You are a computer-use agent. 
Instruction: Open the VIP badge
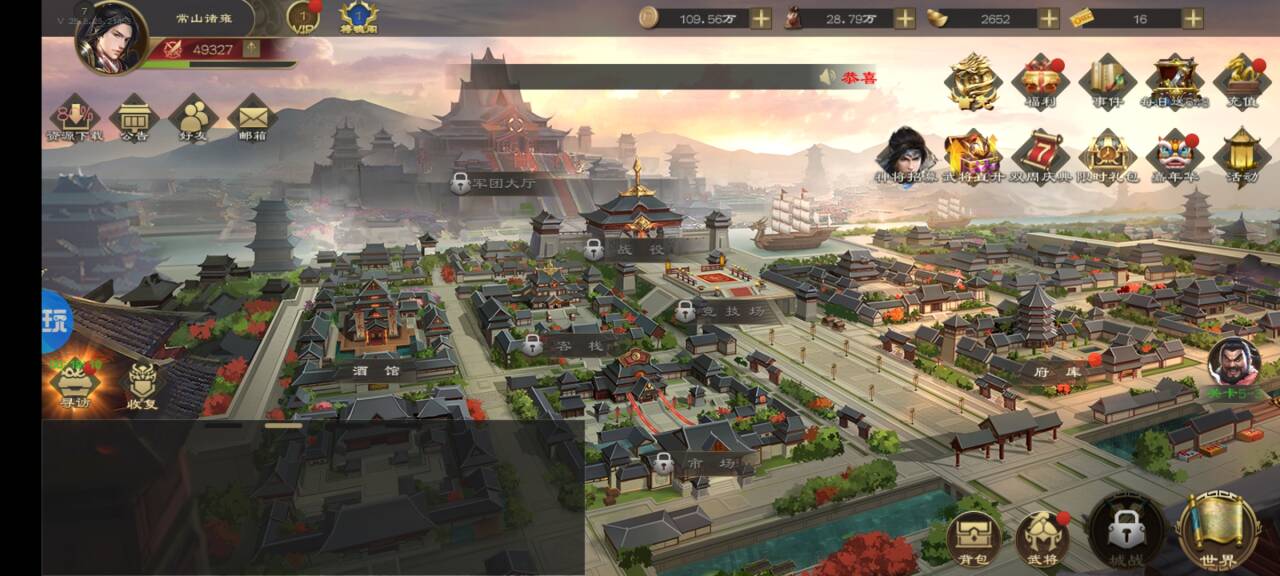[x=303, y=17]
